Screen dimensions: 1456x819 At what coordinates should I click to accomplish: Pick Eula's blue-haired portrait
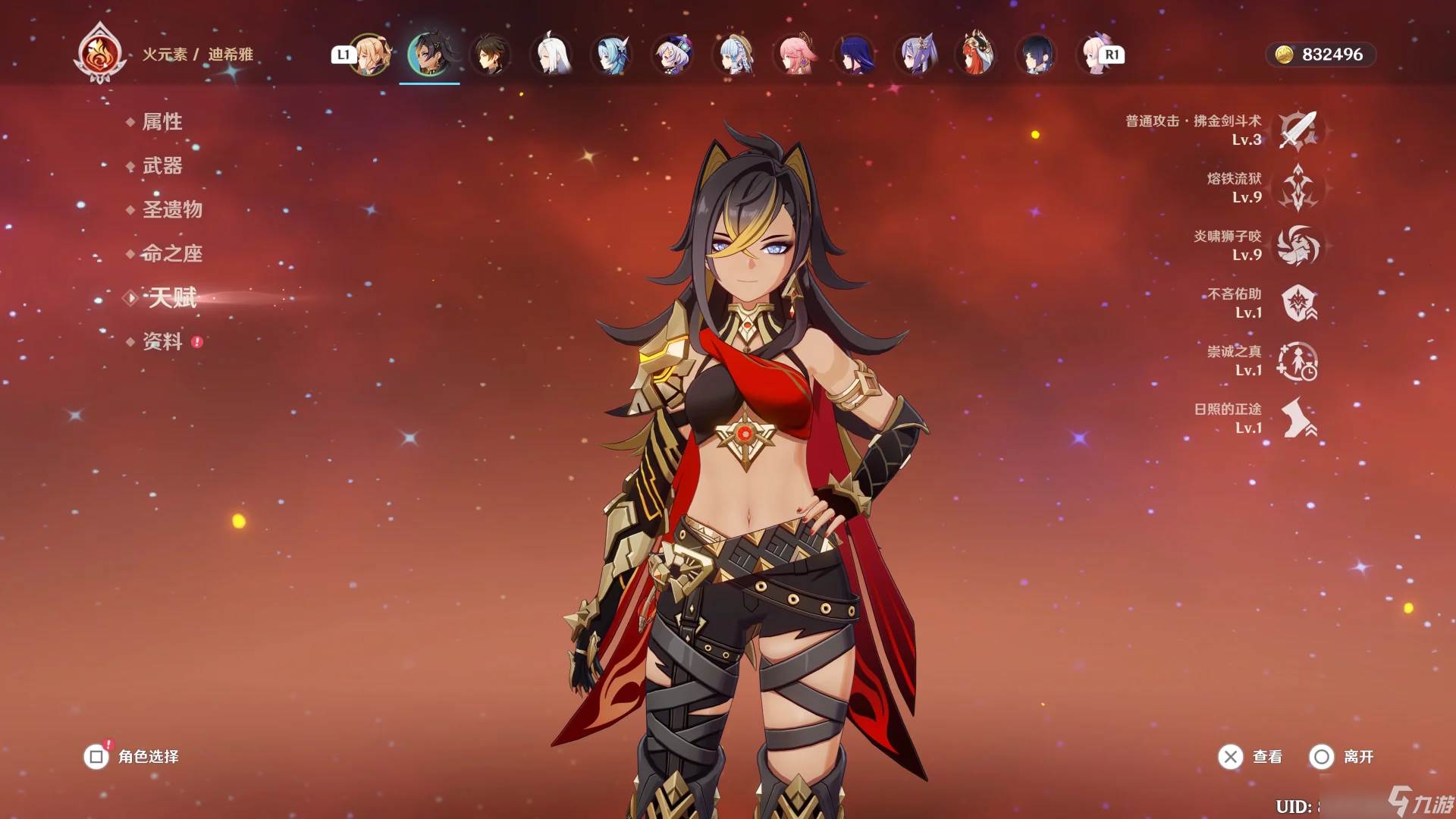(612, 55)
